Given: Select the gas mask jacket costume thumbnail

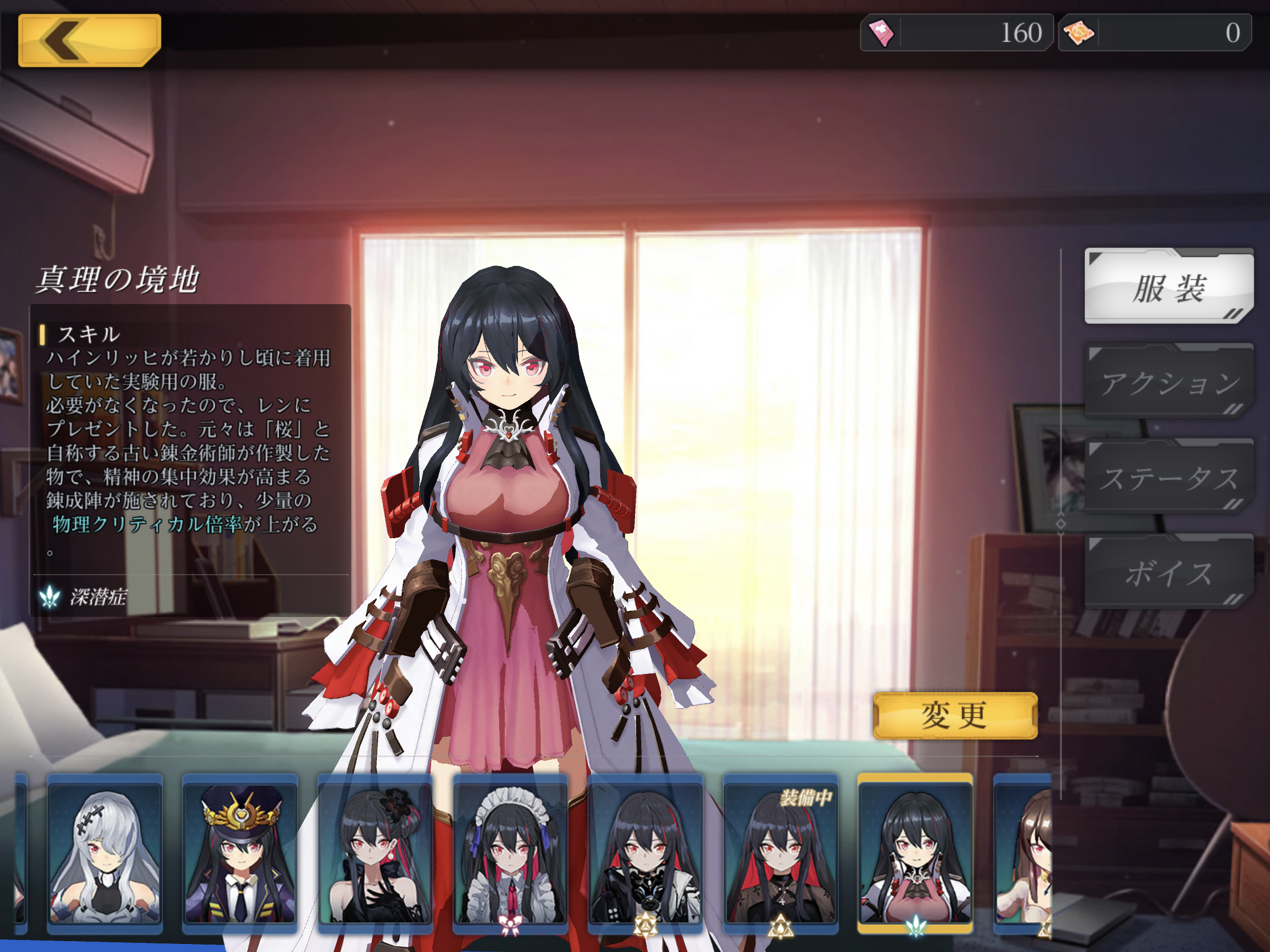Looking at the screenshot, I should [645, 853].
